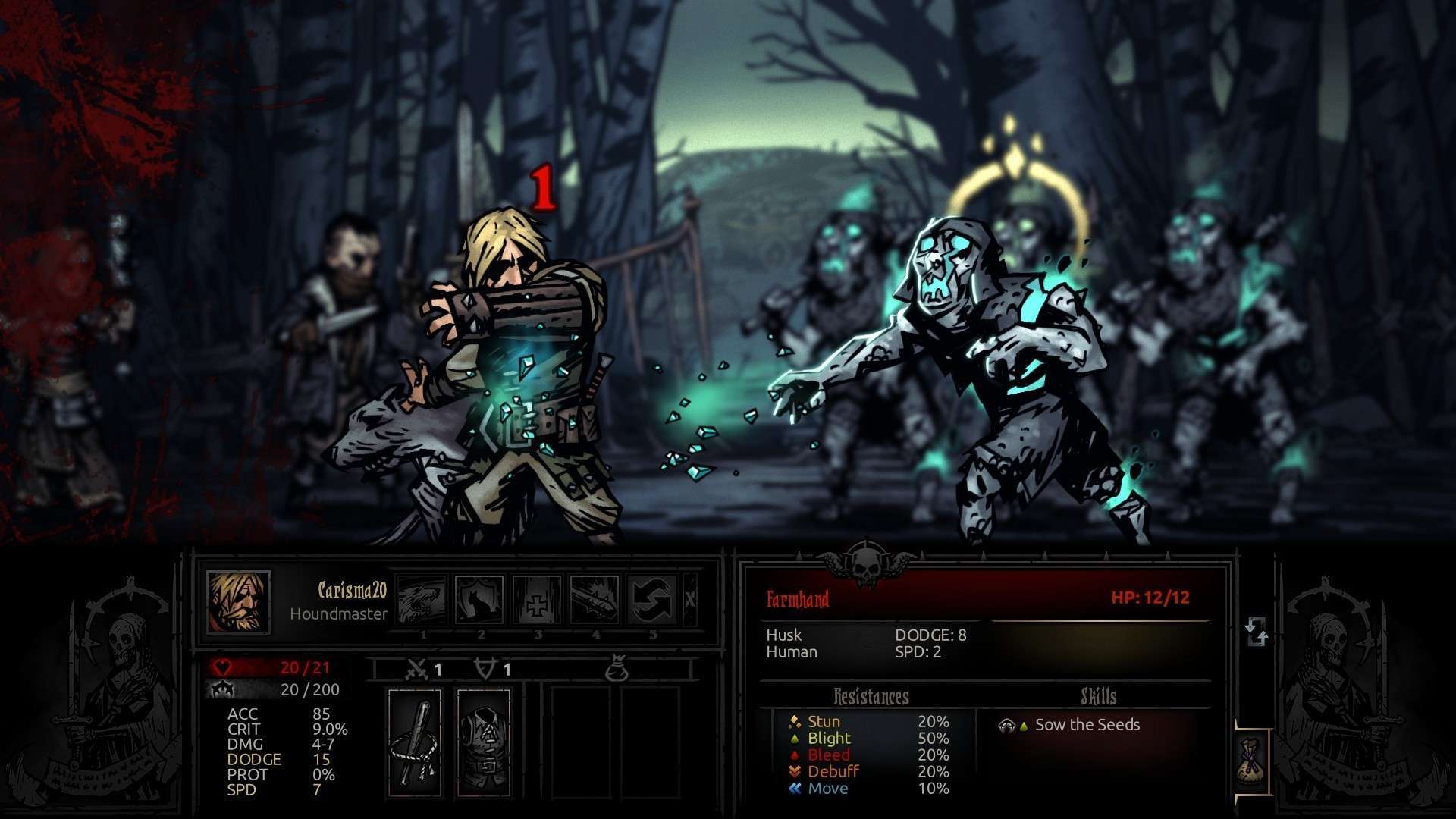Select the hound bite skill icon
1456x819 pixels.
(x=422, y=600)
